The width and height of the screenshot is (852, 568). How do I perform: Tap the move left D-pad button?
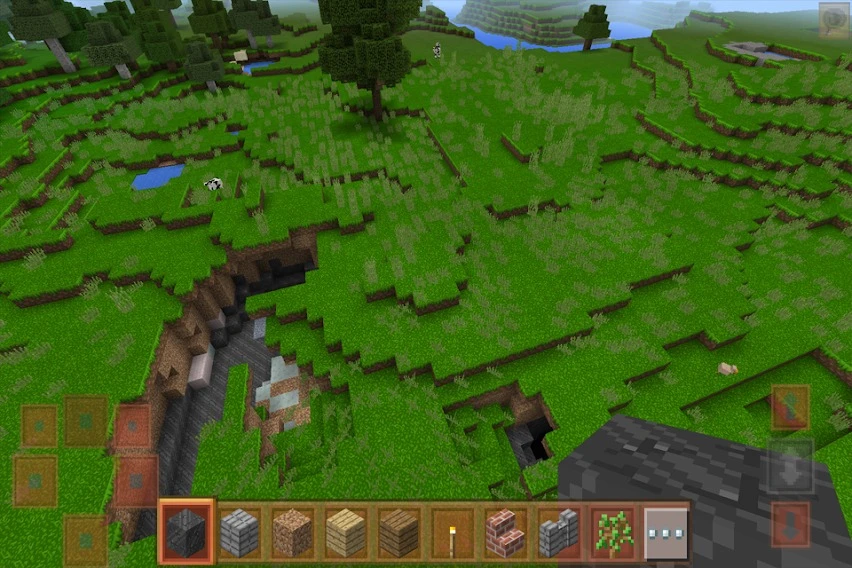(35, 481)
